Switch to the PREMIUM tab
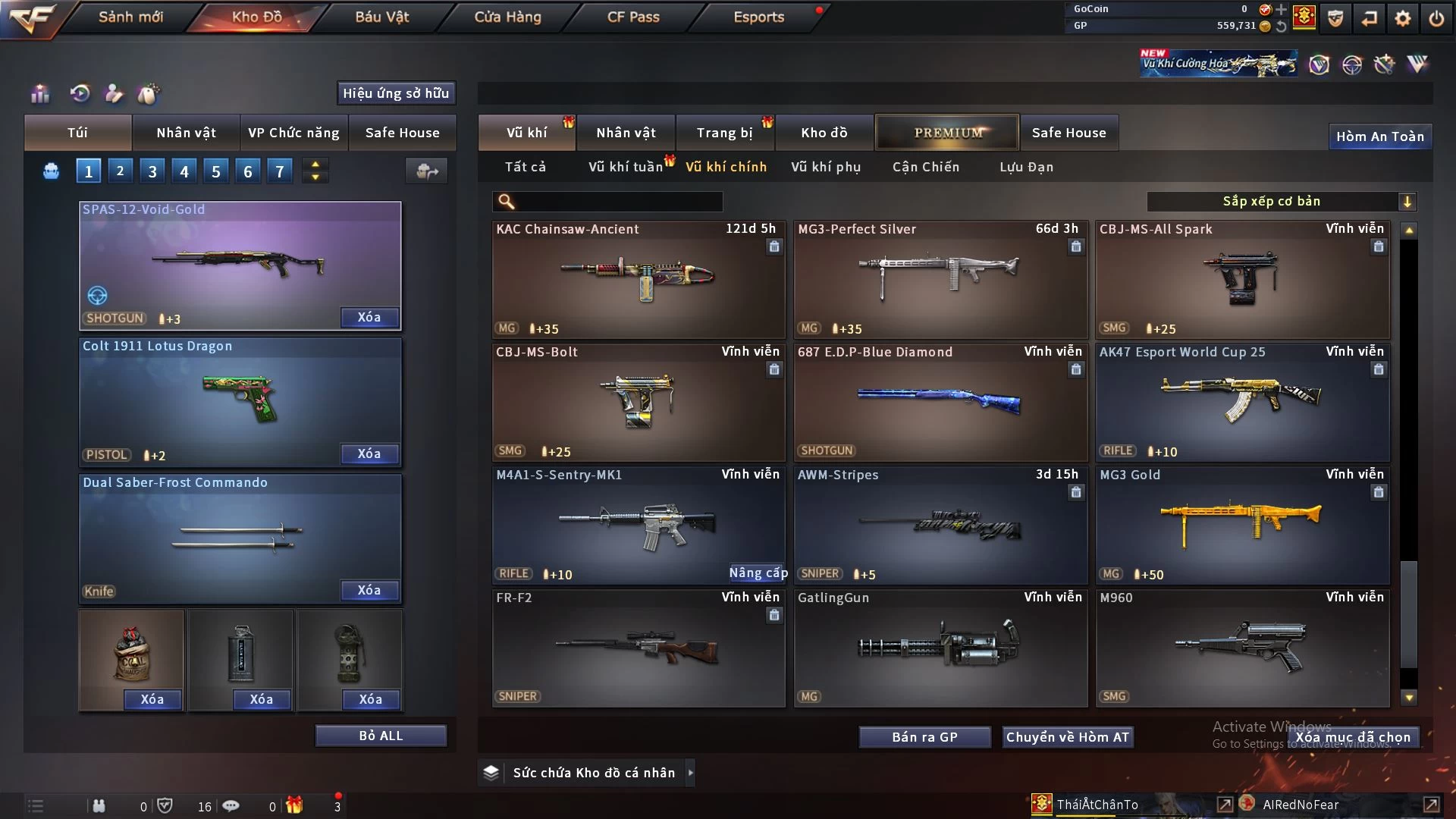The width and height of the screenshot is (1456, 819). click(x=947, y=133)
